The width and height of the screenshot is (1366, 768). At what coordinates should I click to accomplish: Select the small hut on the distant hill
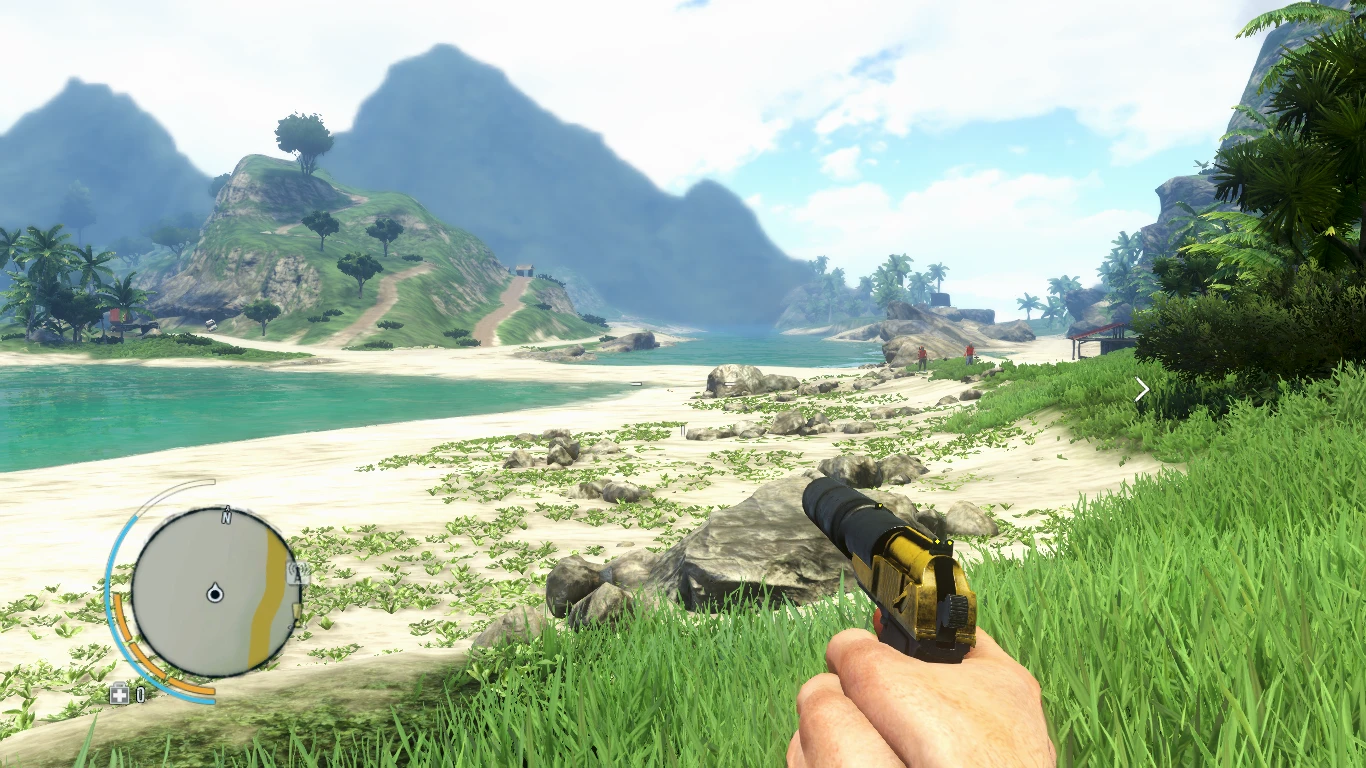point(525,270)
